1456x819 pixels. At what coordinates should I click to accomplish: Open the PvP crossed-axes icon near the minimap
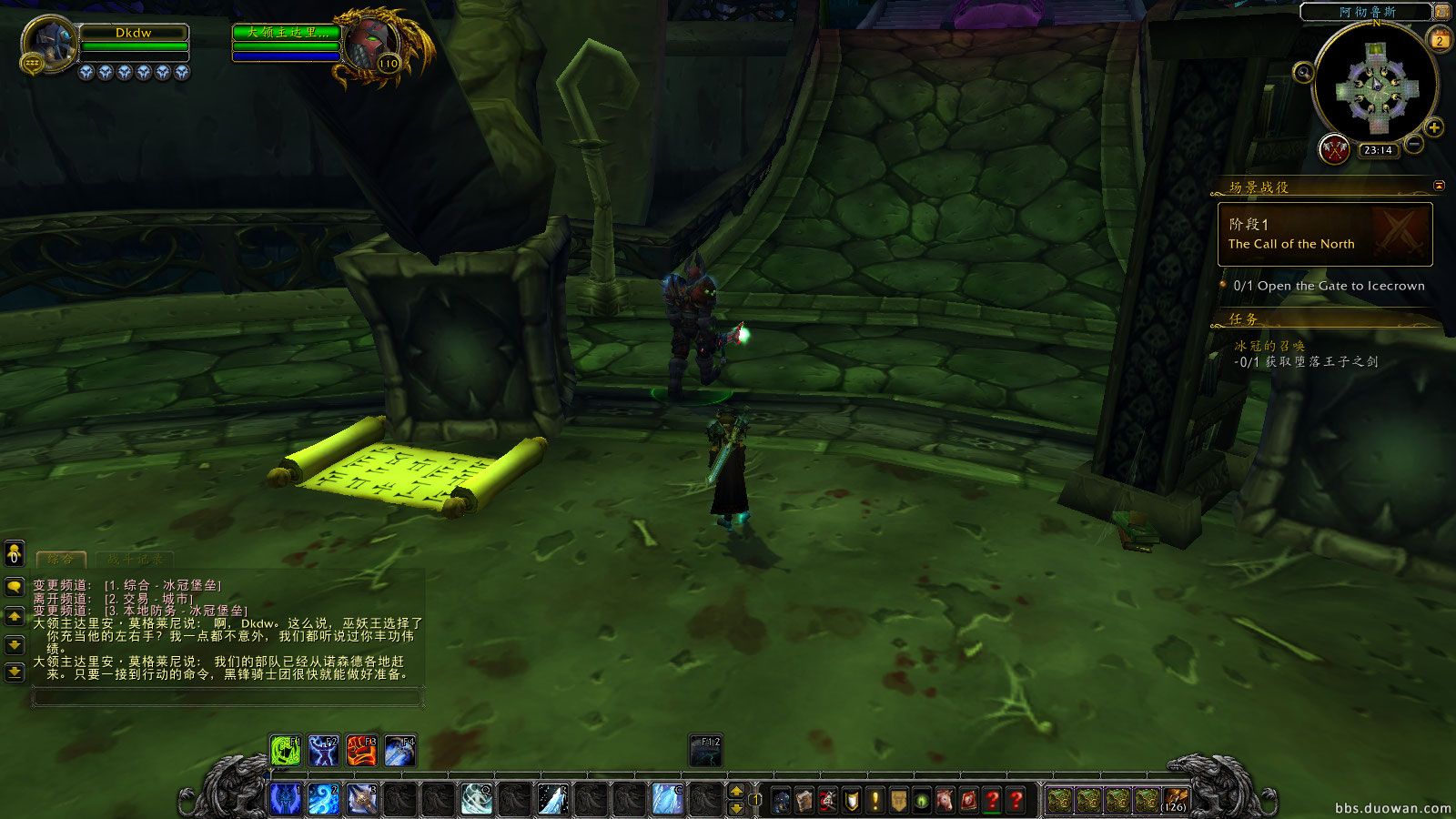pos(1334,150)
